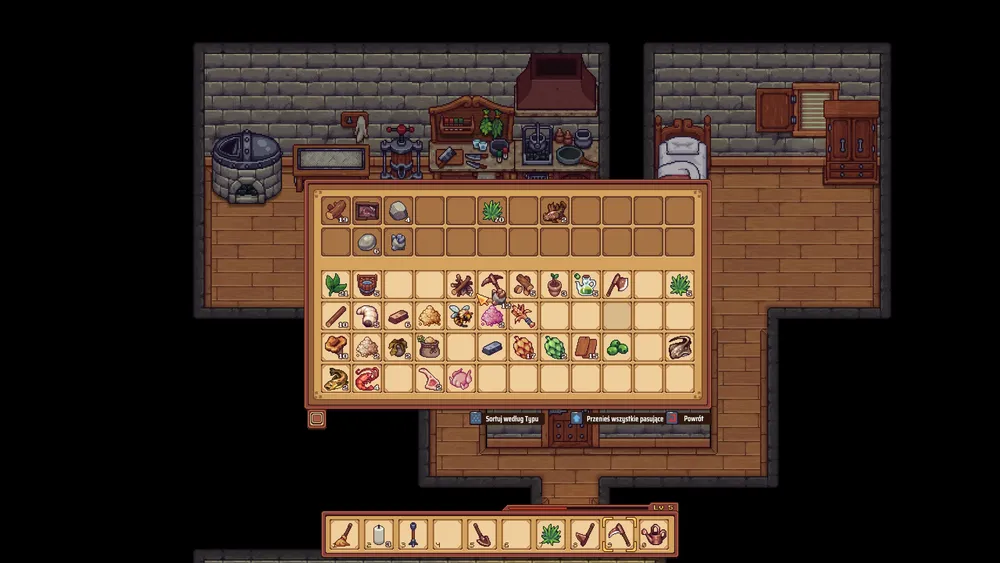Choose the red shrimp item
The width and height of the screenshot is (1000, 563).
[x=367, y=378]
